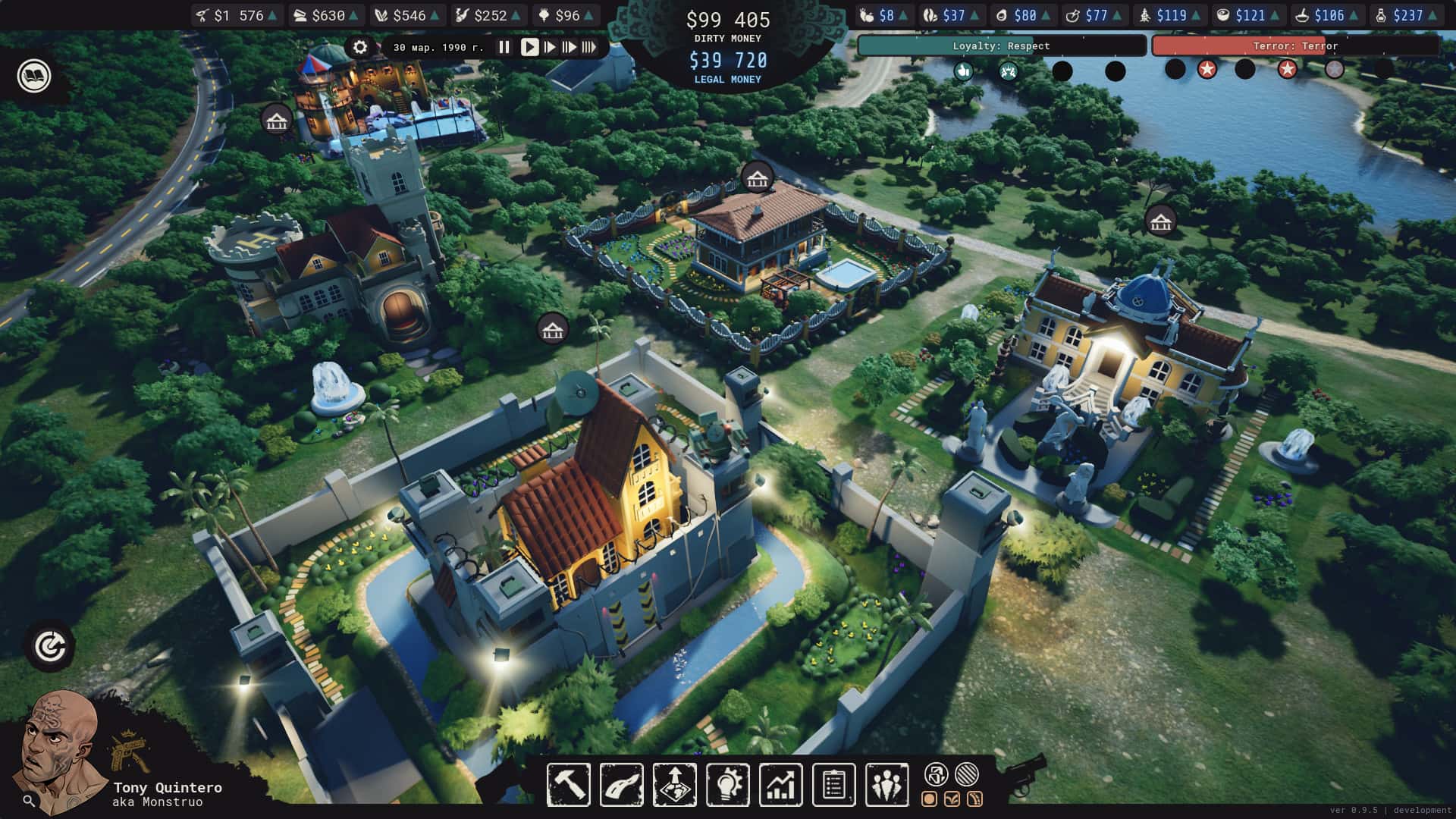The image size is (1456, 819).
Task: Expand the warehouse marker above the walled compound
Action: tap(551, 329)
